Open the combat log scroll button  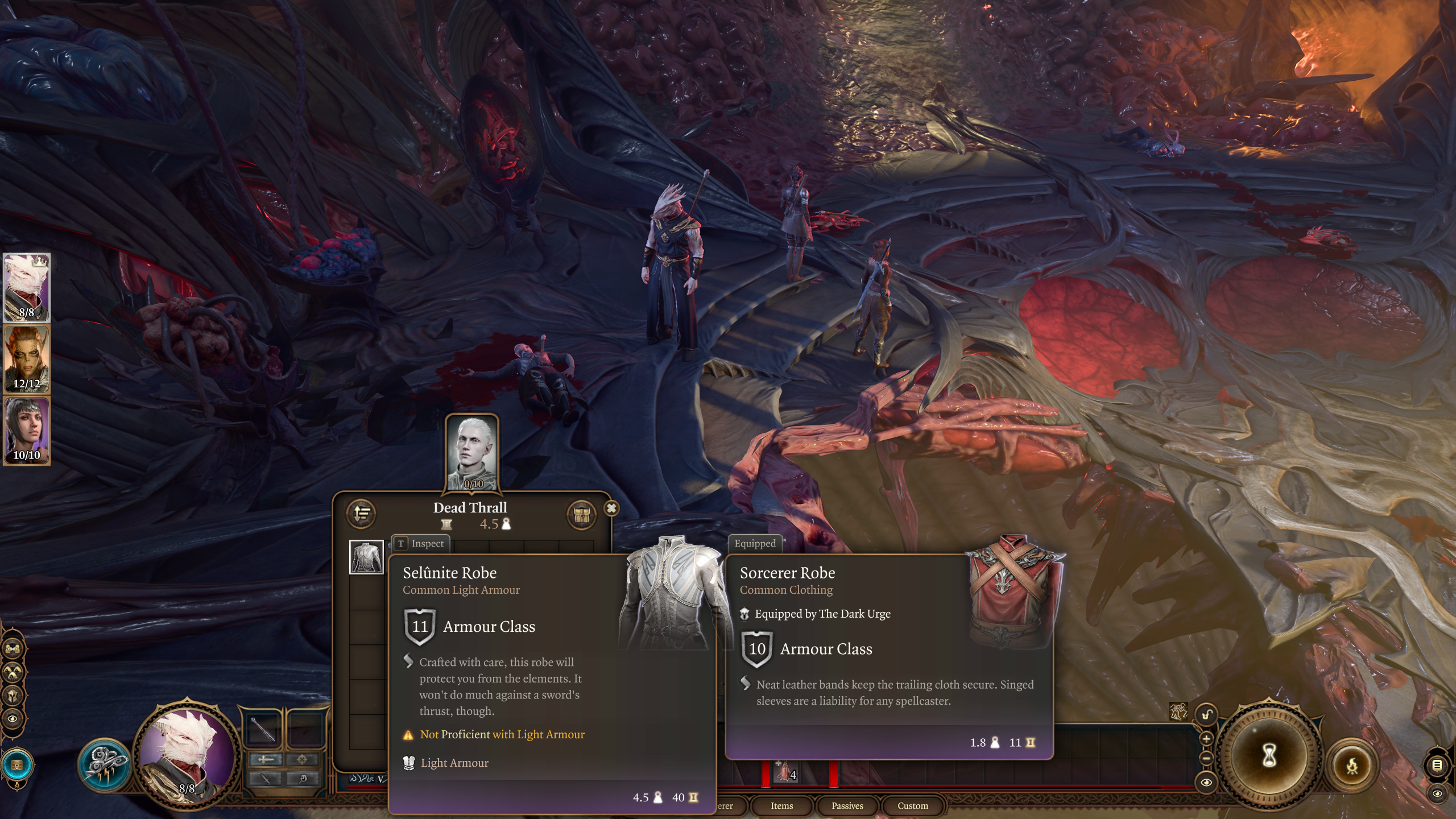(1437, 766)
